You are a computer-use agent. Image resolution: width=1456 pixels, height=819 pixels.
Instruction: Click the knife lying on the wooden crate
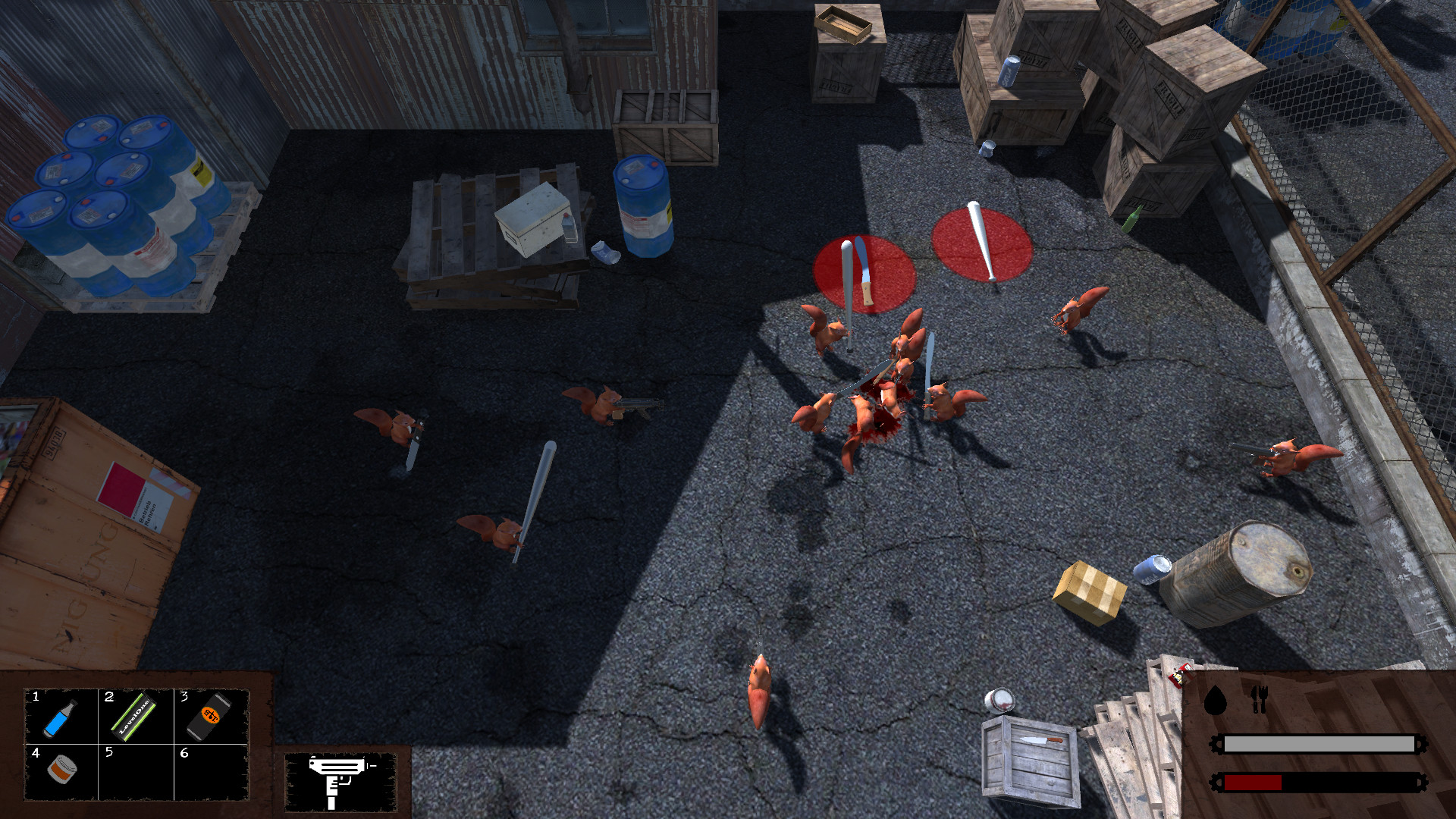[x=1043, y=741]
